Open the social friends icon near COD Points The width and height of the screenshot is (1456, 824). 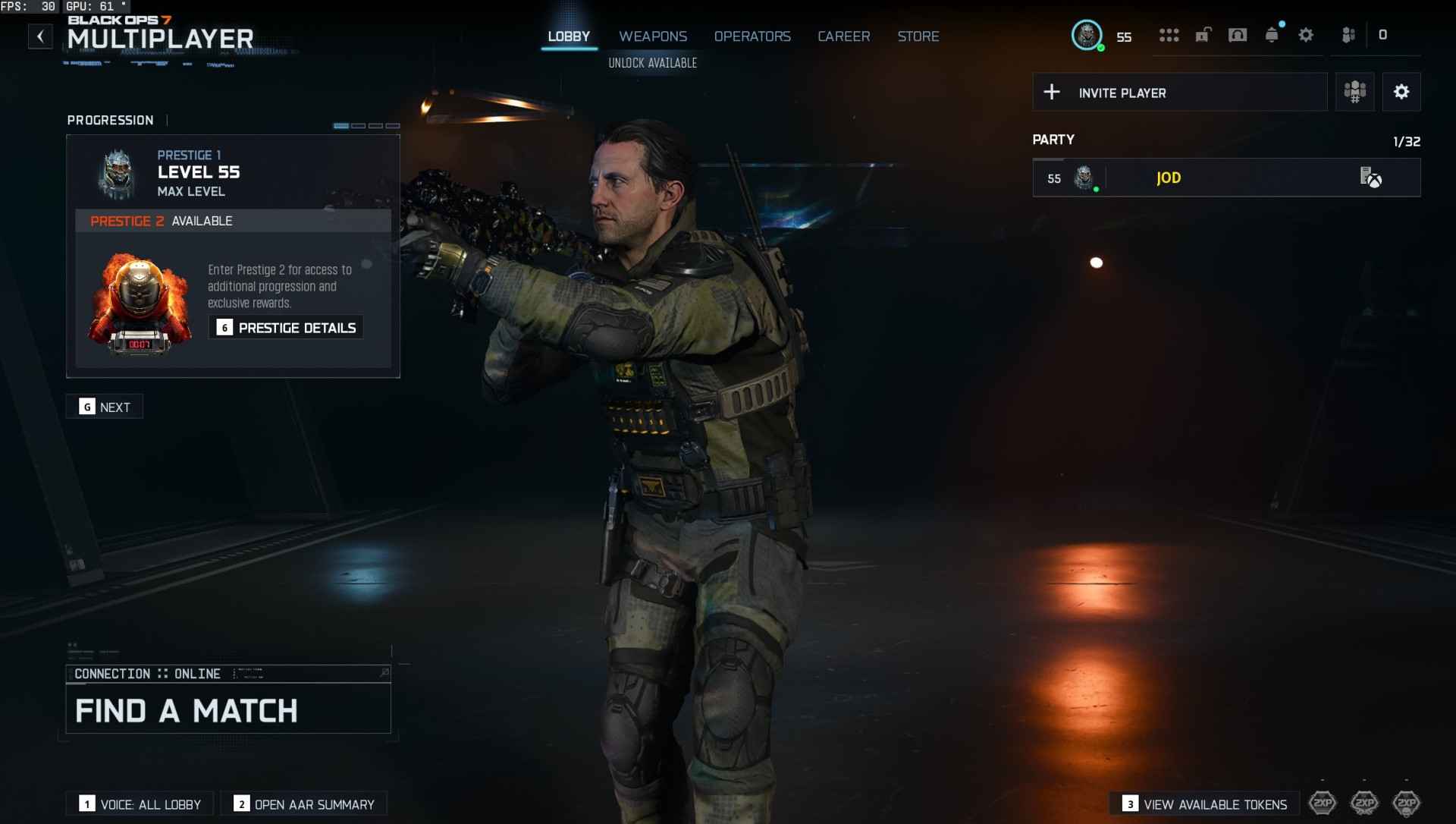(x=1349, y=34)
